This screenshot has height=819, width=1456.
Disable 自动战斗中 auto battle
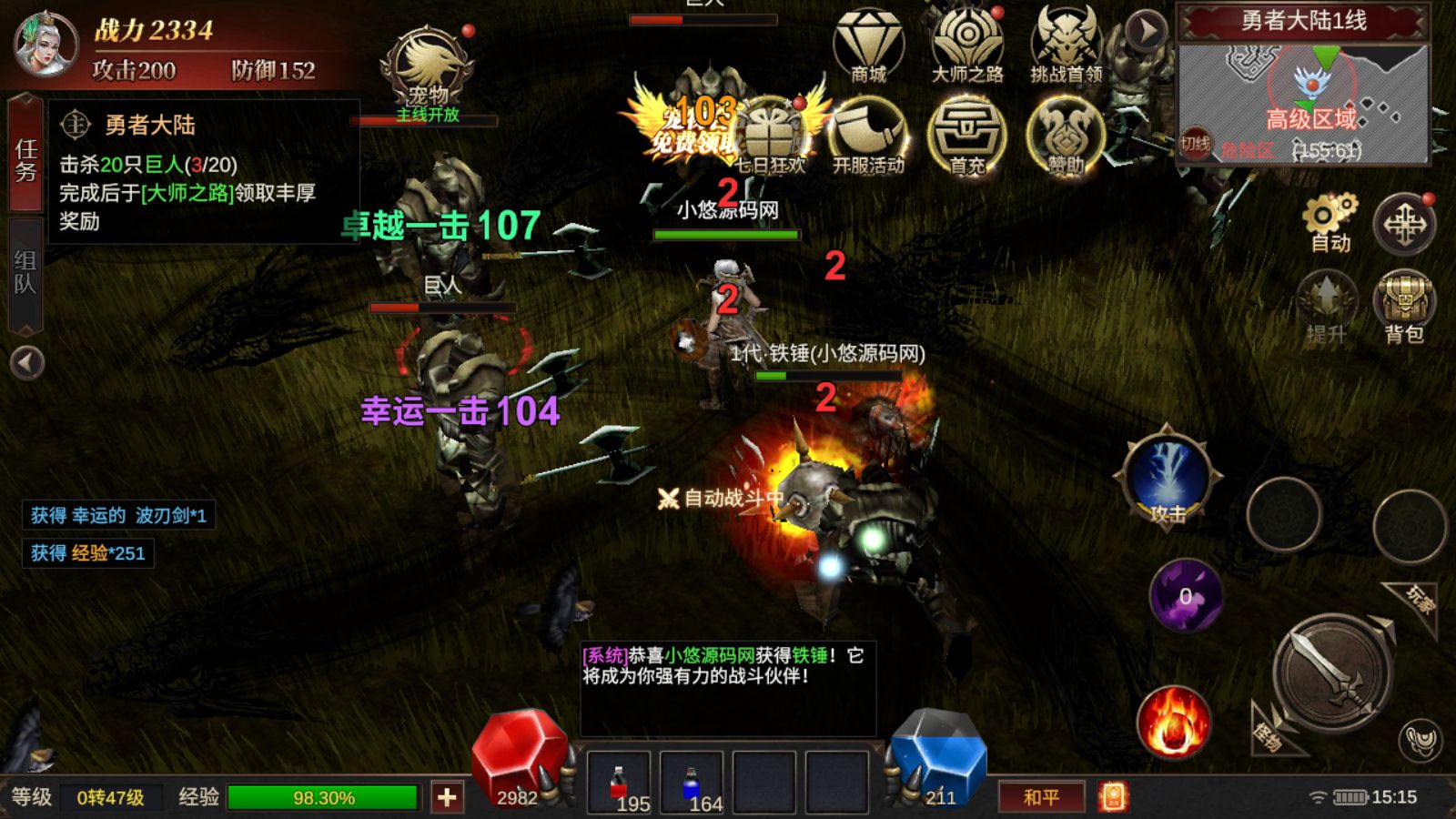coord(719,499)
